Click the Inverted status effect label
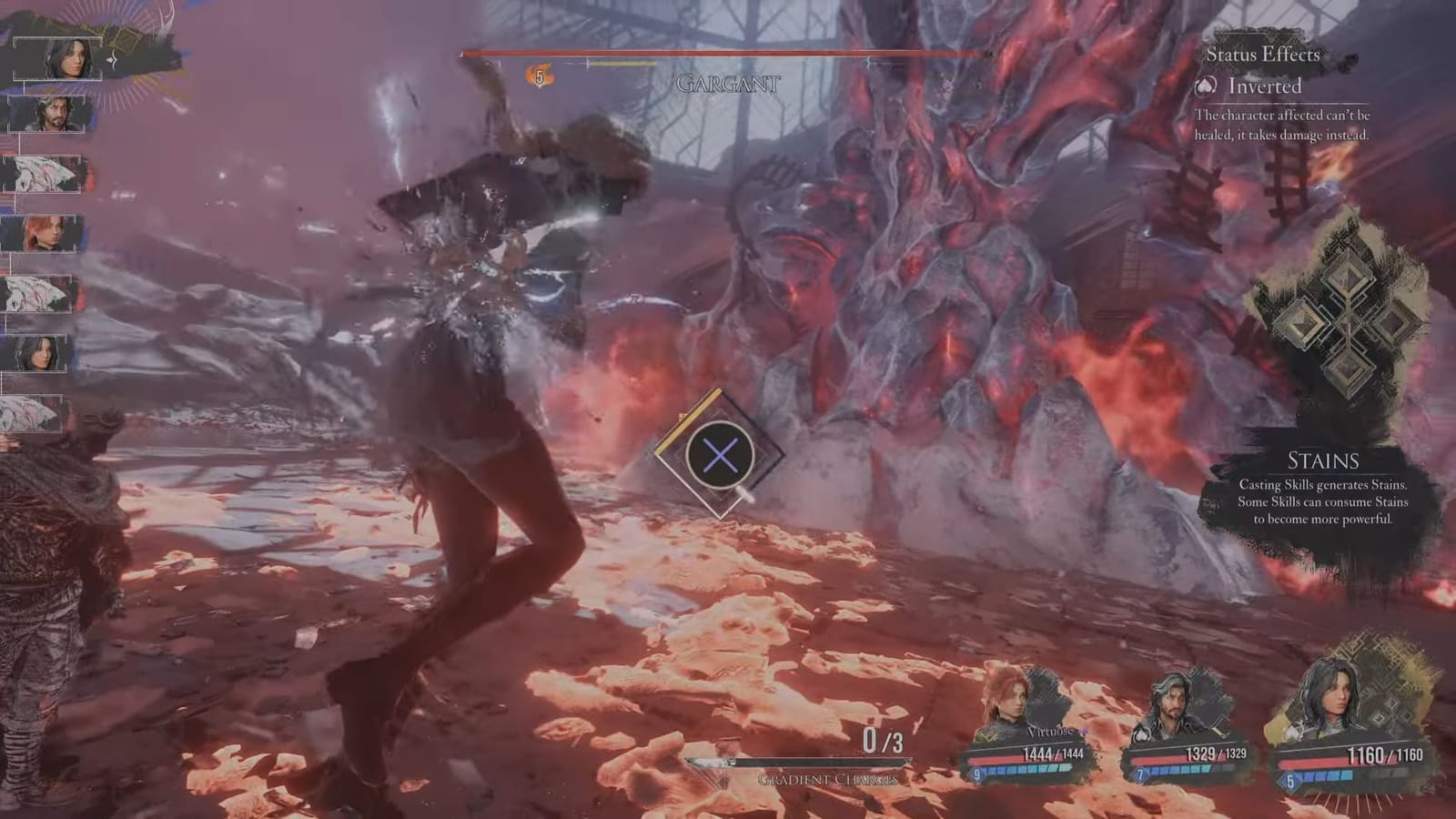The image size is (1456, 819). [1265, 87]
